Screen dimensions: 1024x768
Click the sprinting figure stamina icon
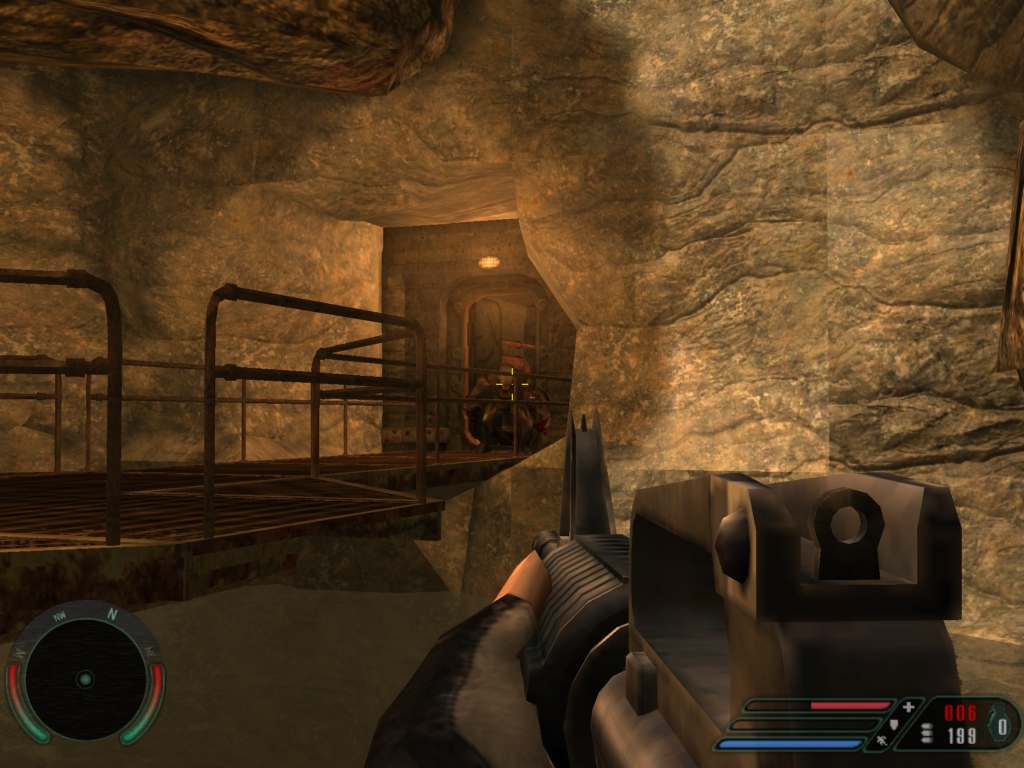point(883,741)
